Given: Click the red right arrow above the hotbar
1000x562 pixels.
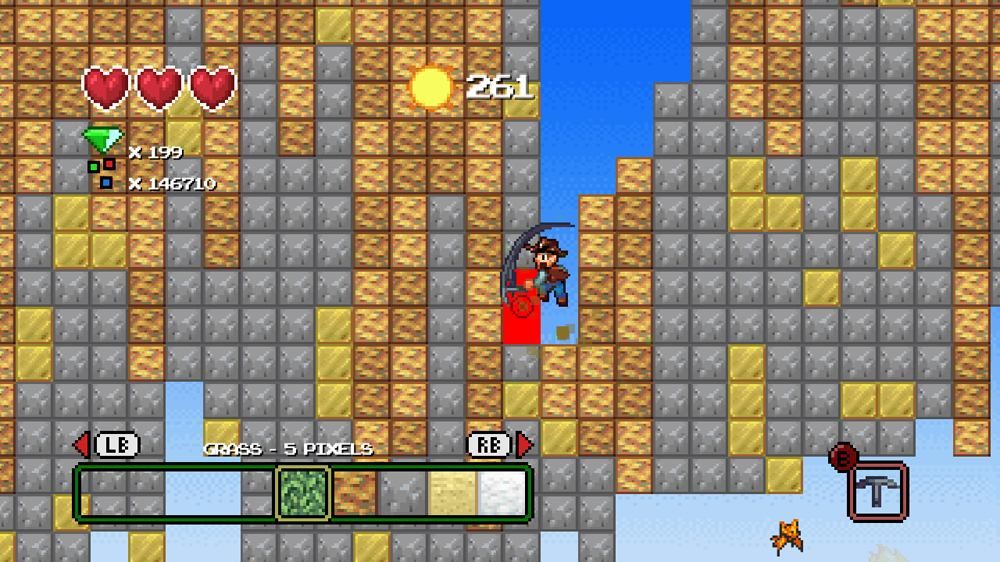Looking at the screenshot, I should coord(524,445).
